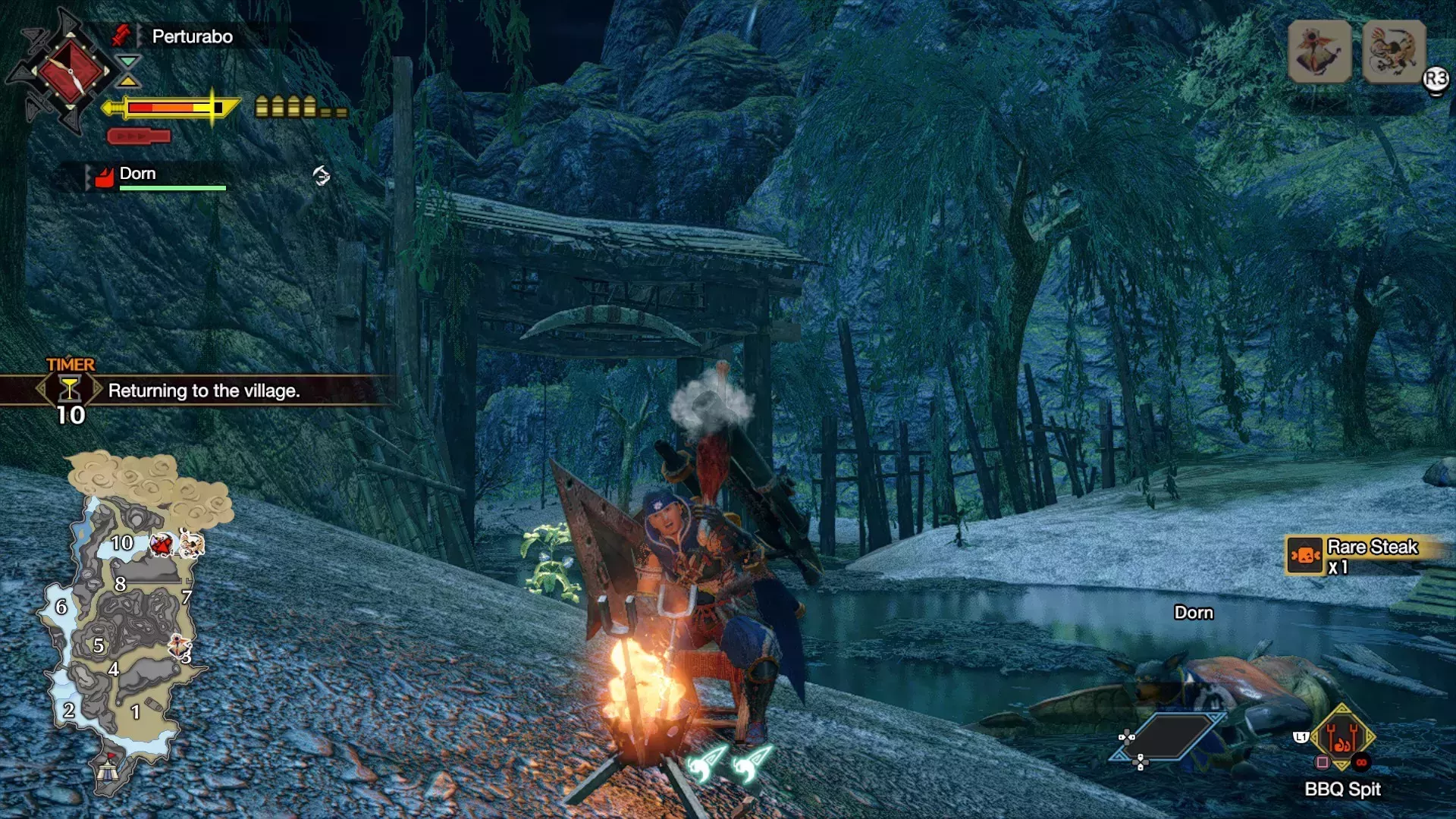Viewport: 1456px width, 819px height.
Task: Collapse the yellow down-arrow beside the minimap
Action: pos(128,81)
